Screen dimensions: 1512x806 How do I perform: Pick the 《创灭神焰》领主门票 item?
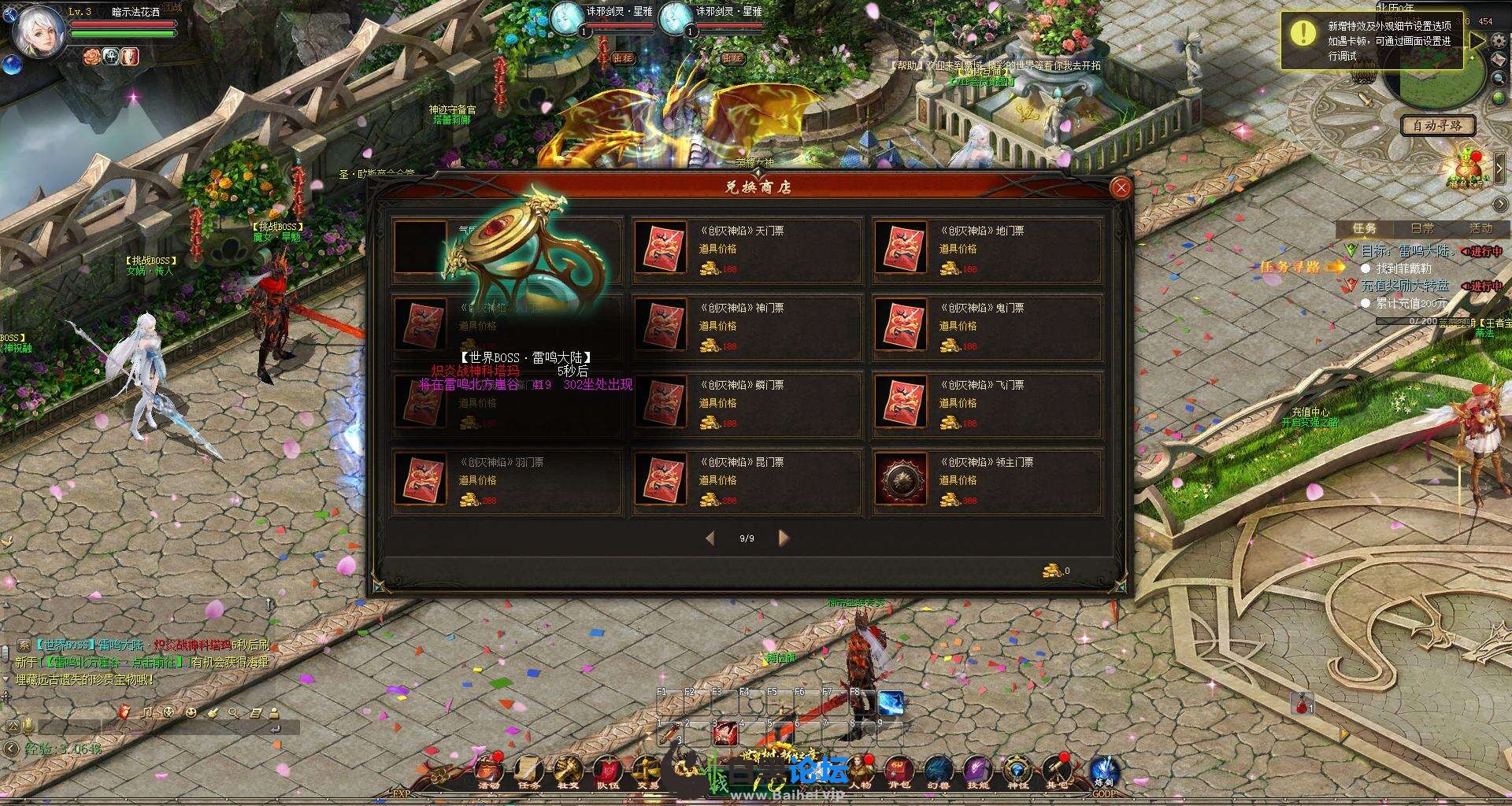point(986,480)
